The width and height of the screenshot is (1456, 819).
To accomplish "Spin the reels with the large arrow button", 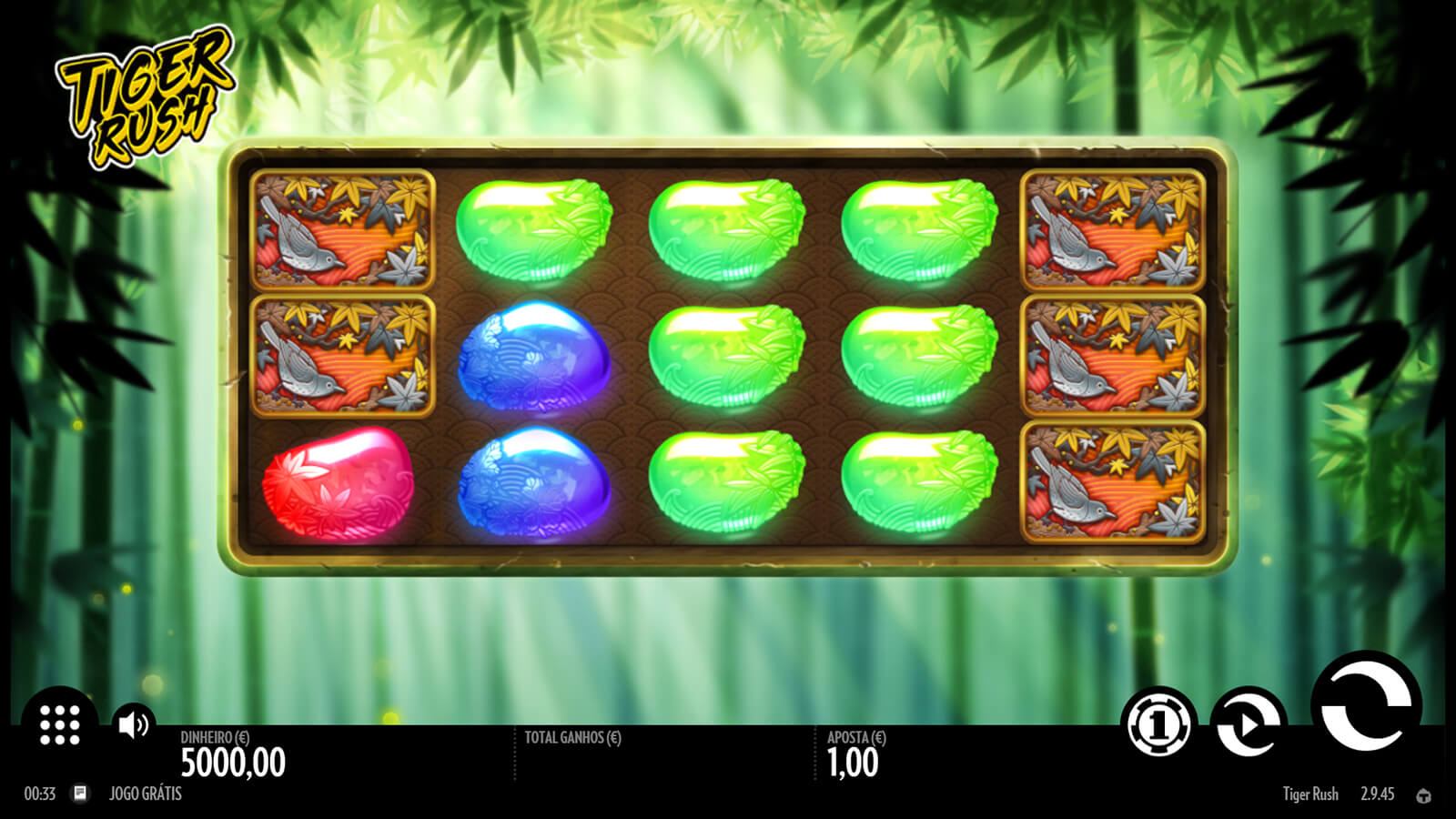I will point(1366,706).
